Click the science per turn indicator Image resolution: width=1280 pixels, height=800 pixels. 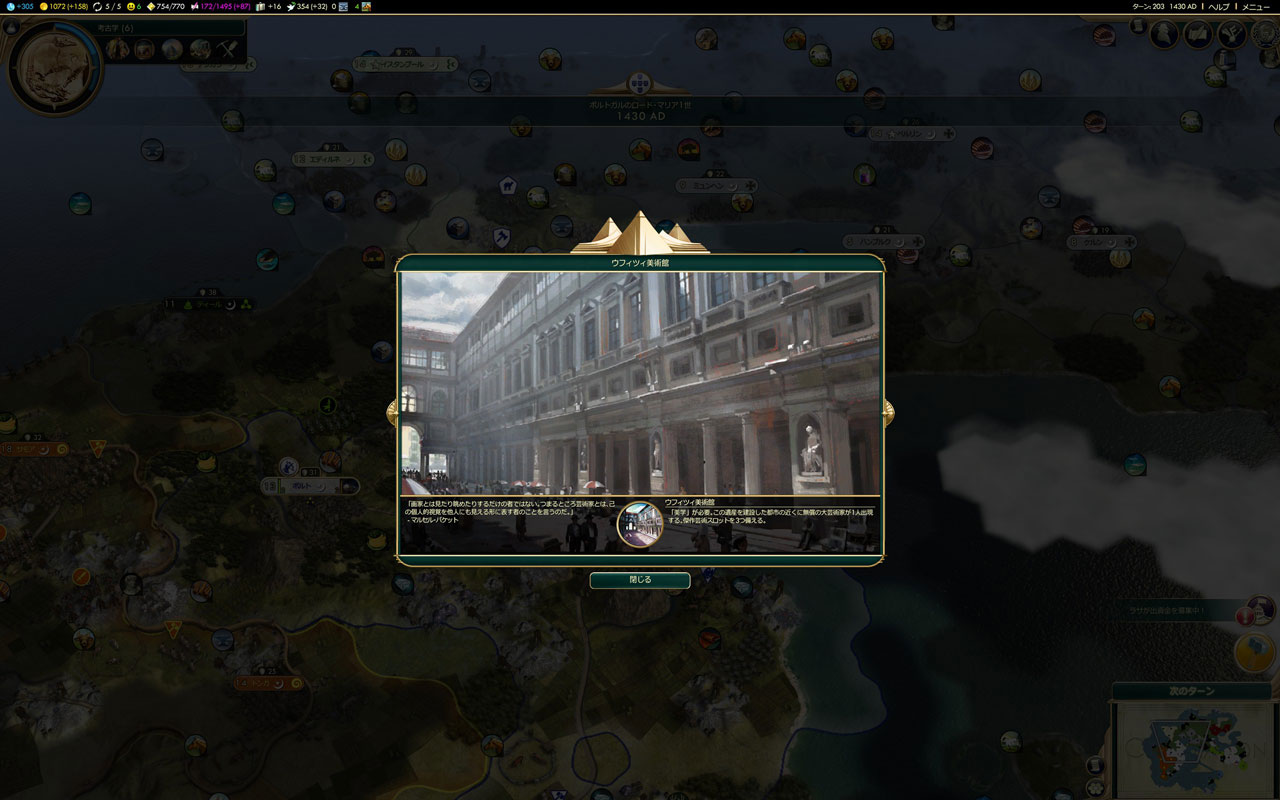coord(18,7)
